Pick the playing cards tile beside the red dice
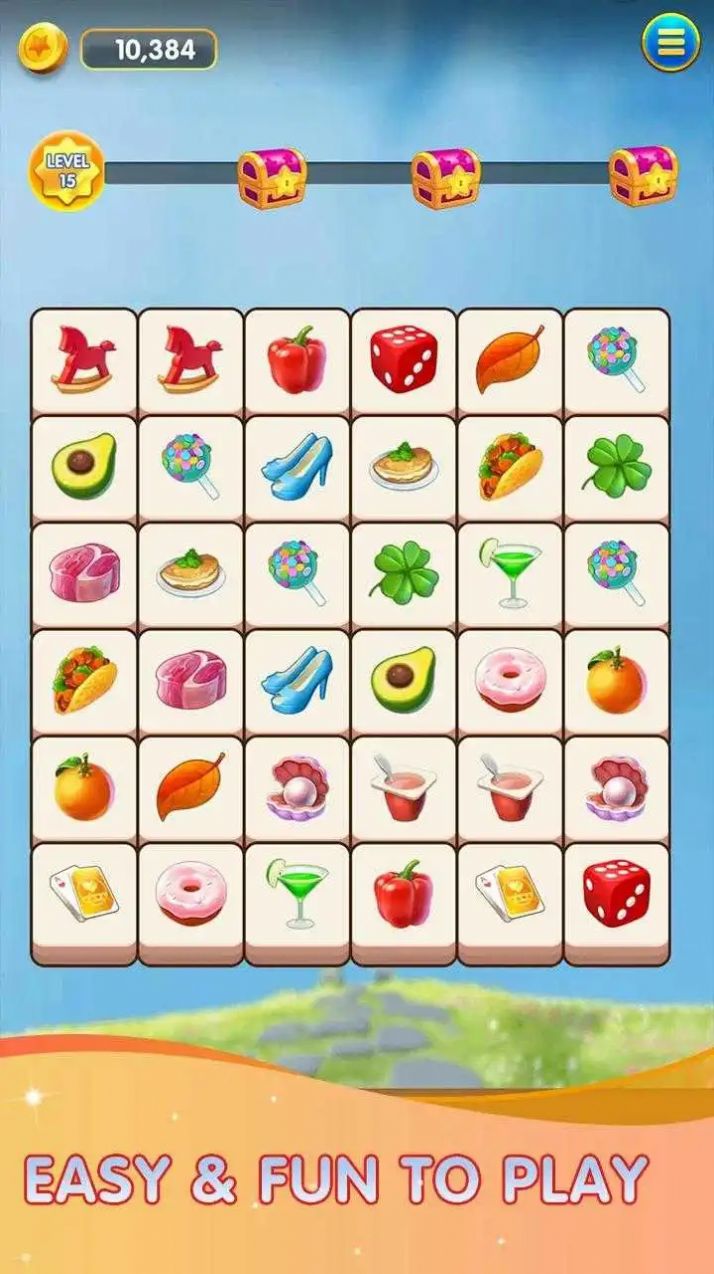The image size is (714, 1274). click(x=510, y=894)
